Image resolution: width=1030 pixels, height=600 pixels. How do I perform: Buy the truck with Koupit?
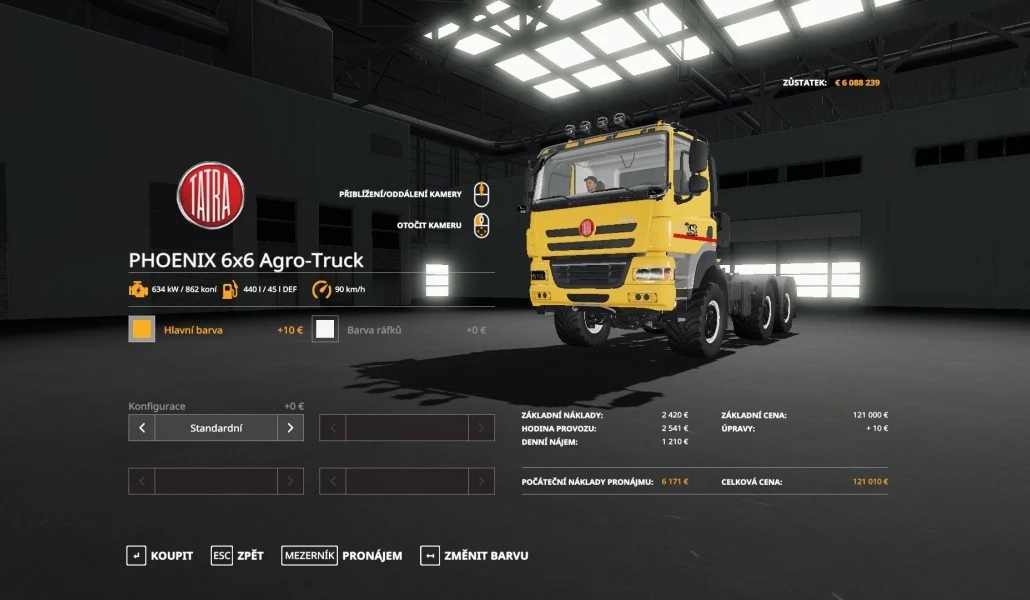pyautogui.click(x=160, y=556)
